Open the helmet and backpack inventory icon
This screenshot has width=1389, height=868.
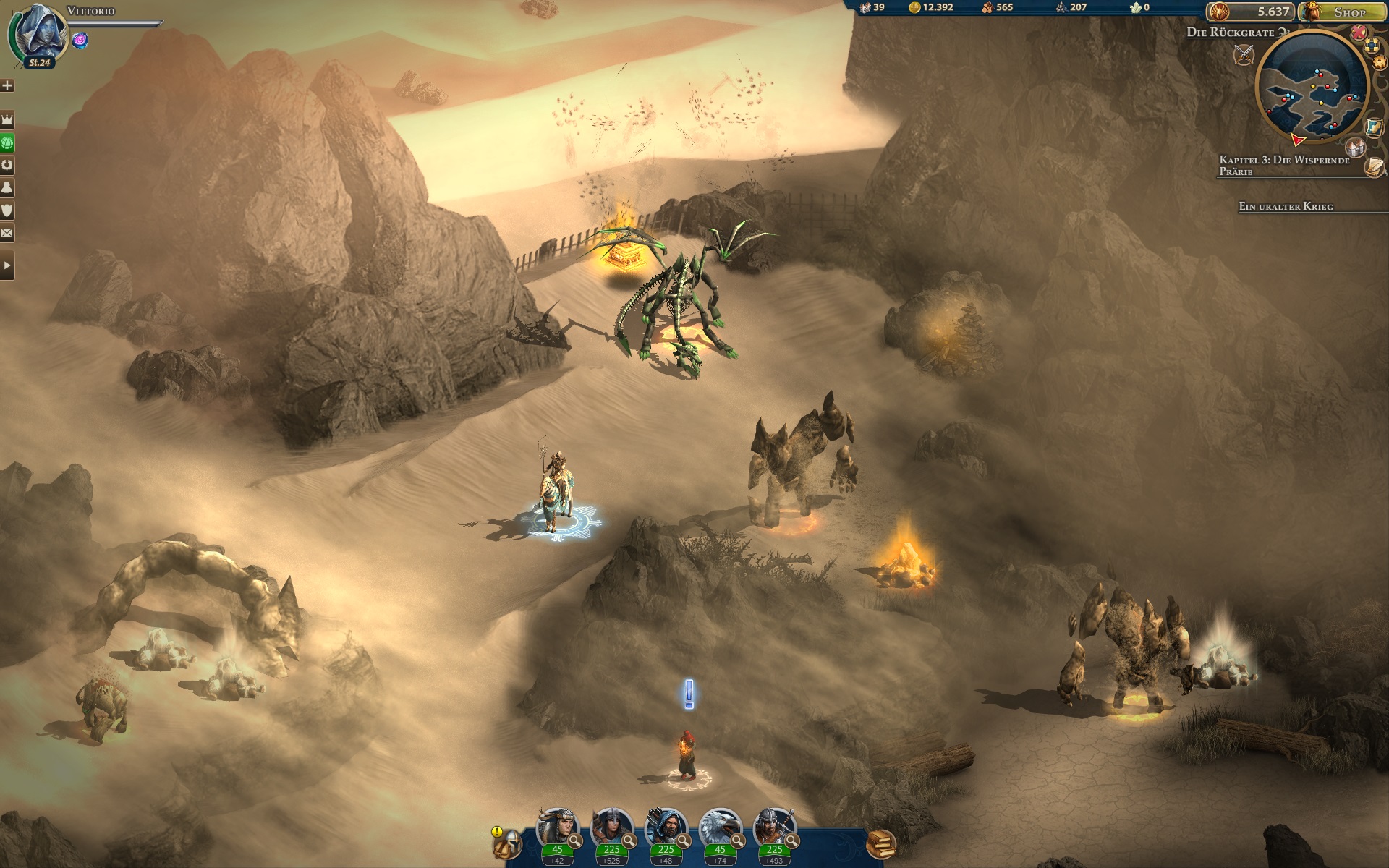pyautogui.click(x=506, y=843)
